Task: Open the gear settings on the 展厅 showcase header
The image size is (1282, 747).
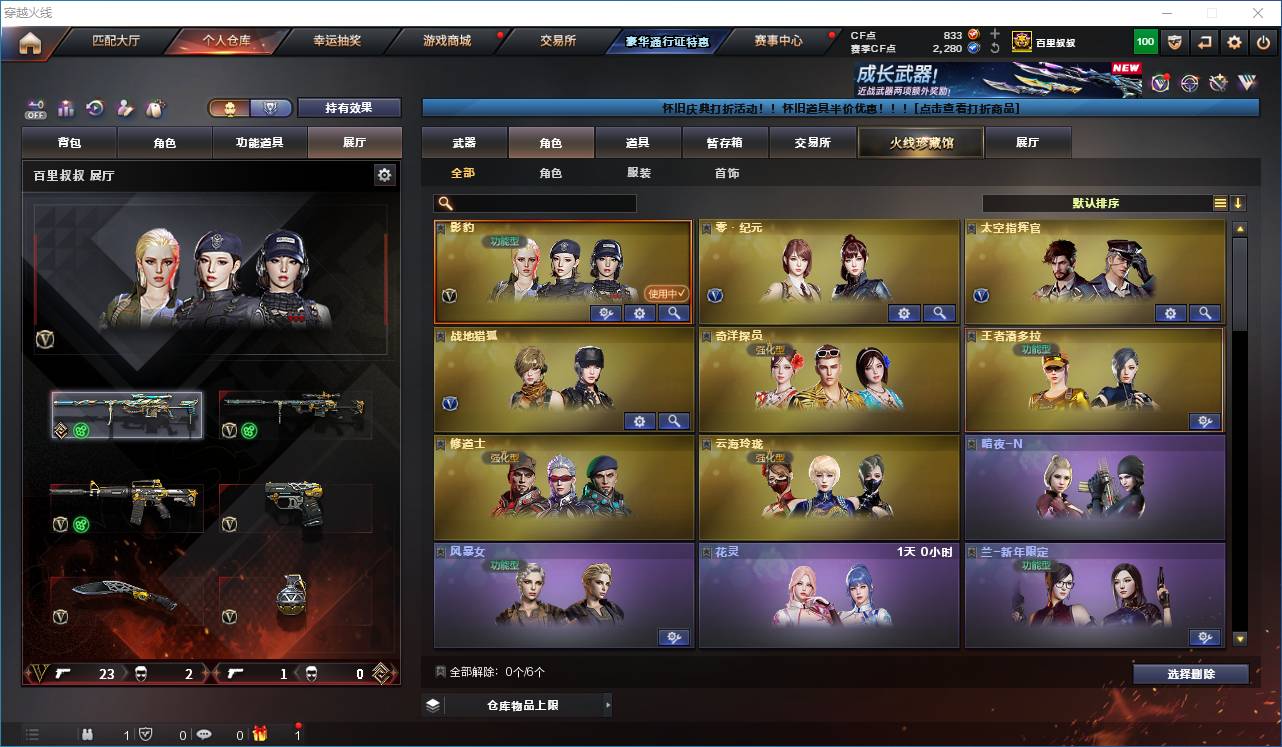Action: [386, 174]
